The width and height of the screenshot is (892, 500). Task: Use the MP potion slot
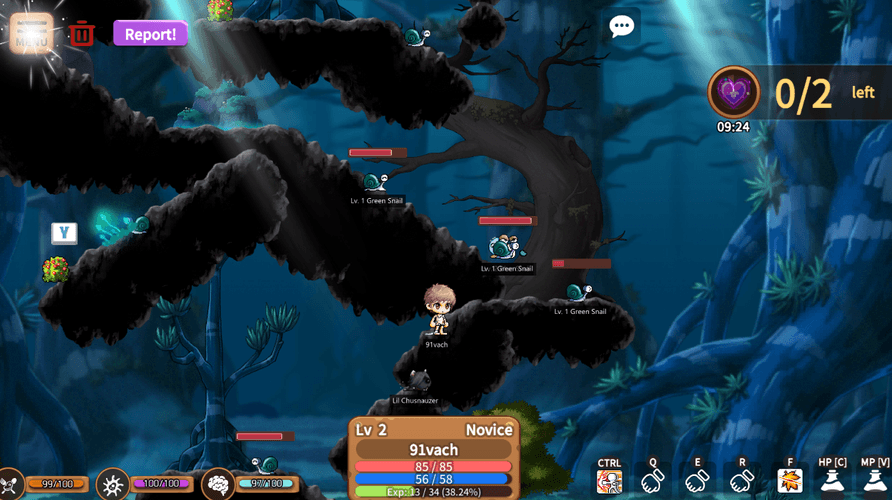pyautogui.click(x=874, y=481)
